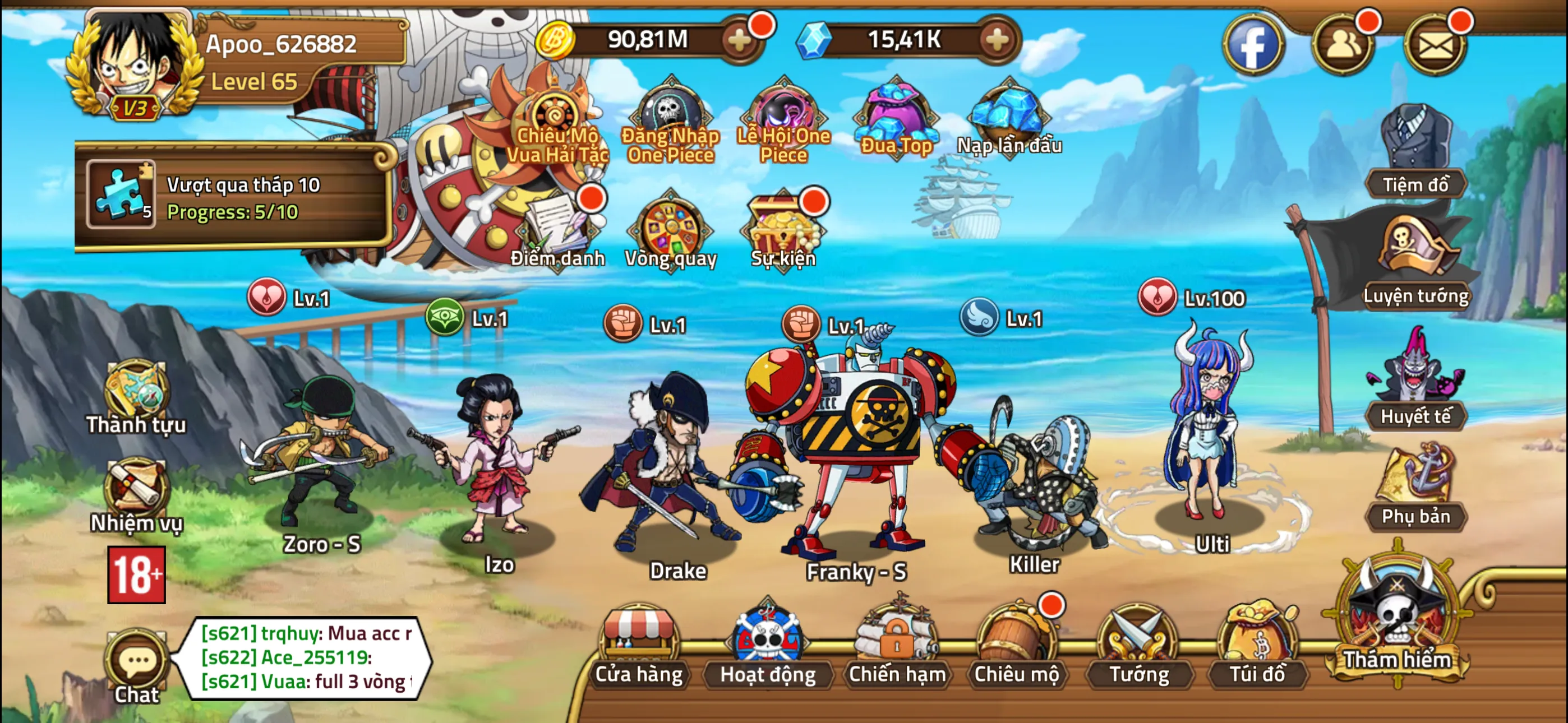The image size is (1568, 723).
Task: Open the Cửa hàng shop
Action: tap(639, 645)
